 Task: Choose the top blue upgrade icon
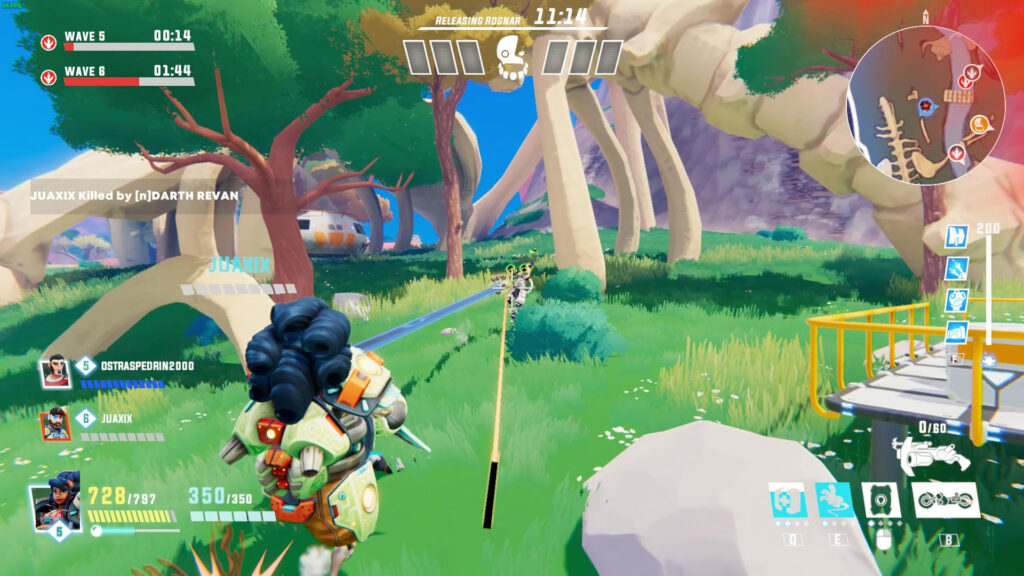956,236
